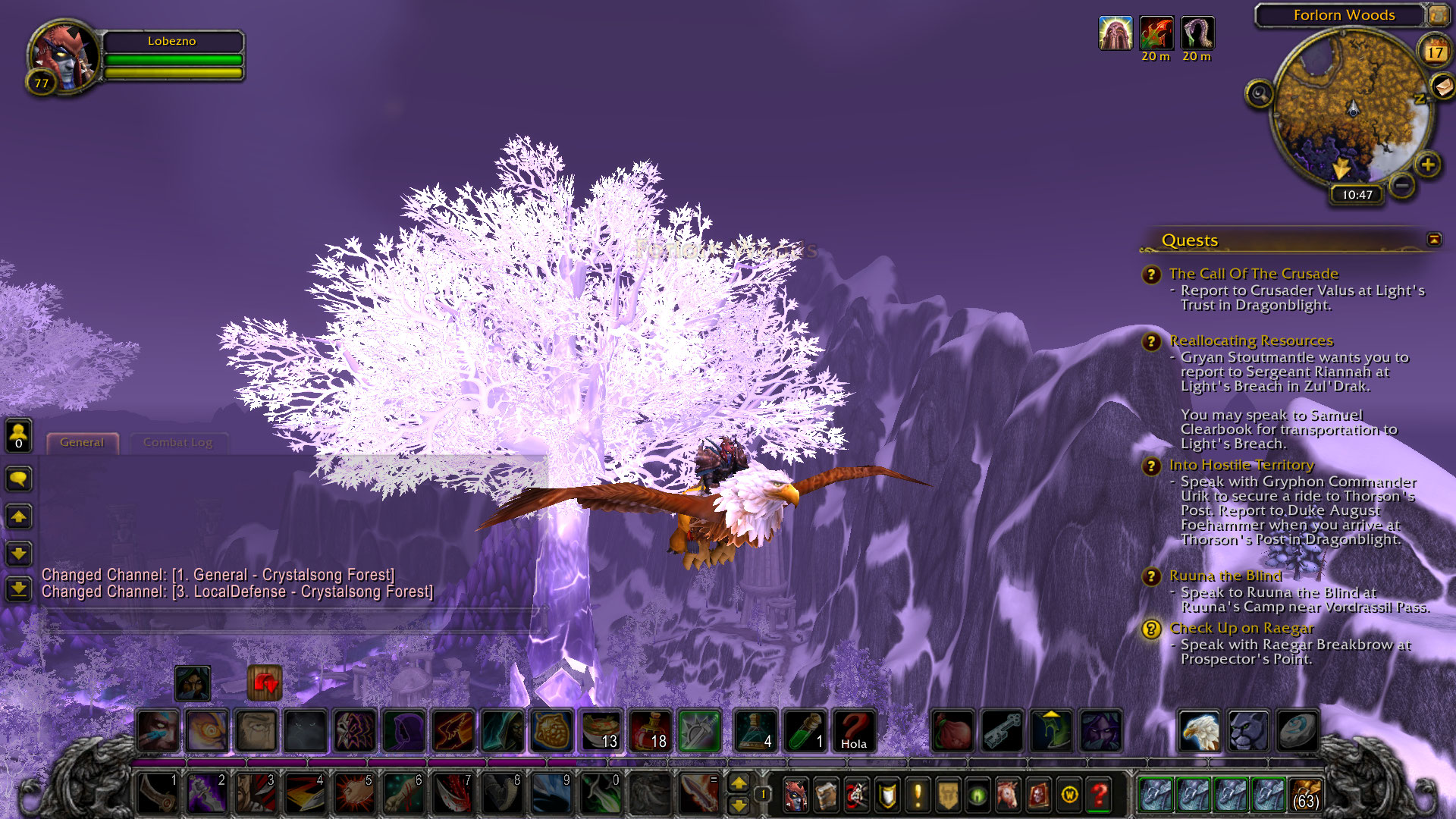1456x819 pixels.
Task: Select The Call Of The Crusade quest
Action: [x=1254, y=274]
